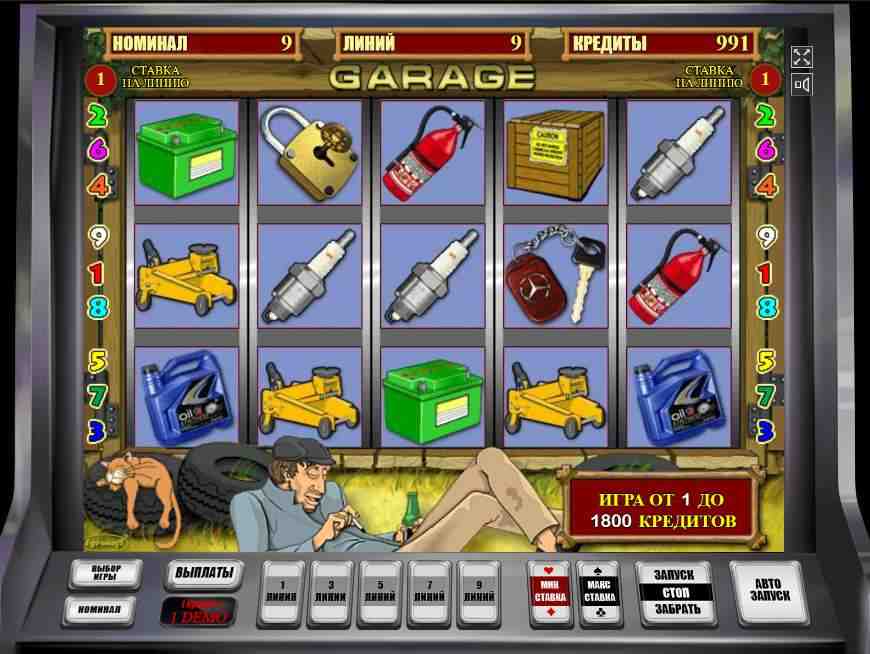Toggle fullscreen with the arrows icon
The image size is (870, 654).
click(x=801, y=57)
